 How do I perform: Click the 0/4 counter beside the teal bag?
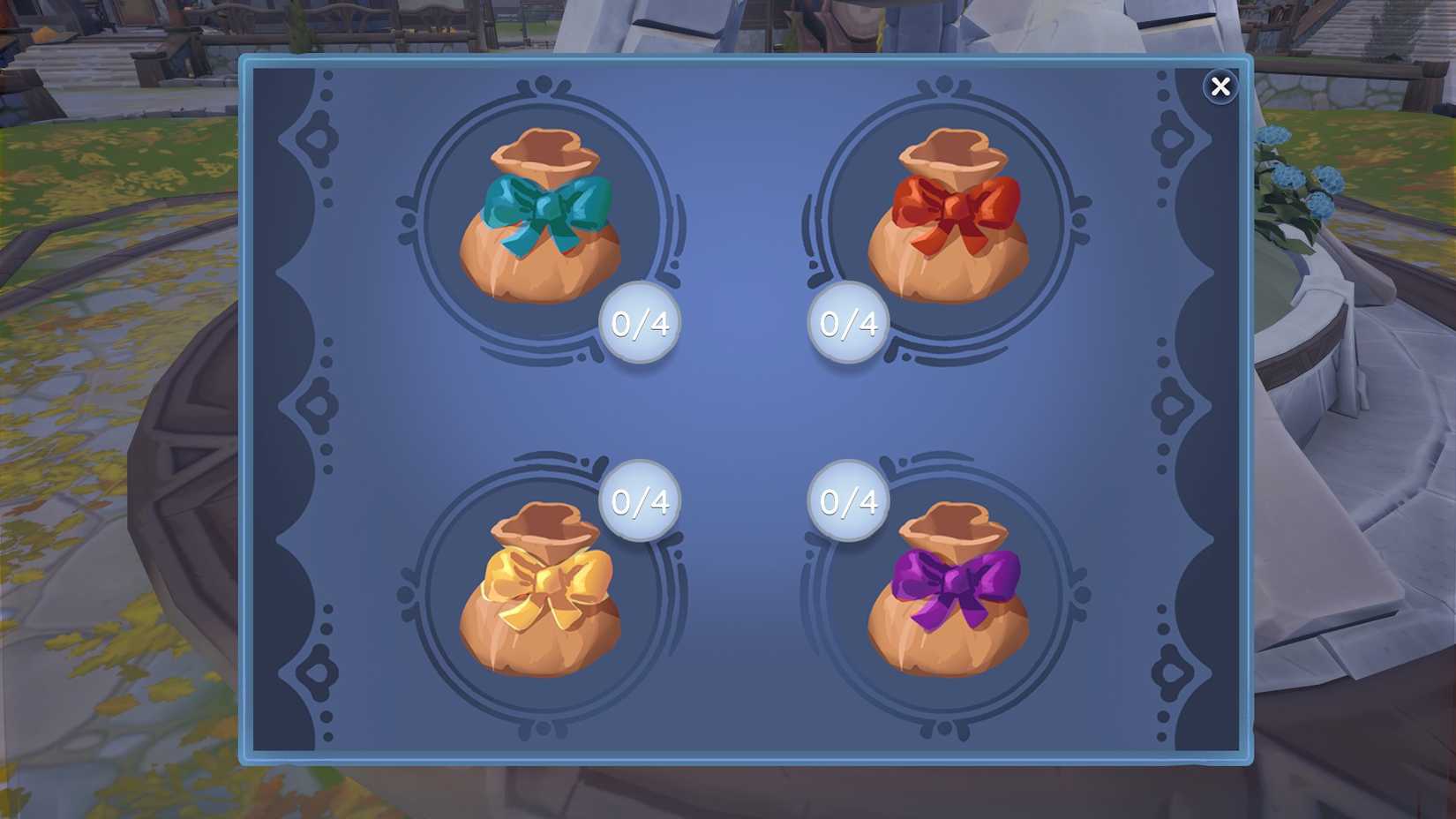pyautogui.click(x=638, y=324)
